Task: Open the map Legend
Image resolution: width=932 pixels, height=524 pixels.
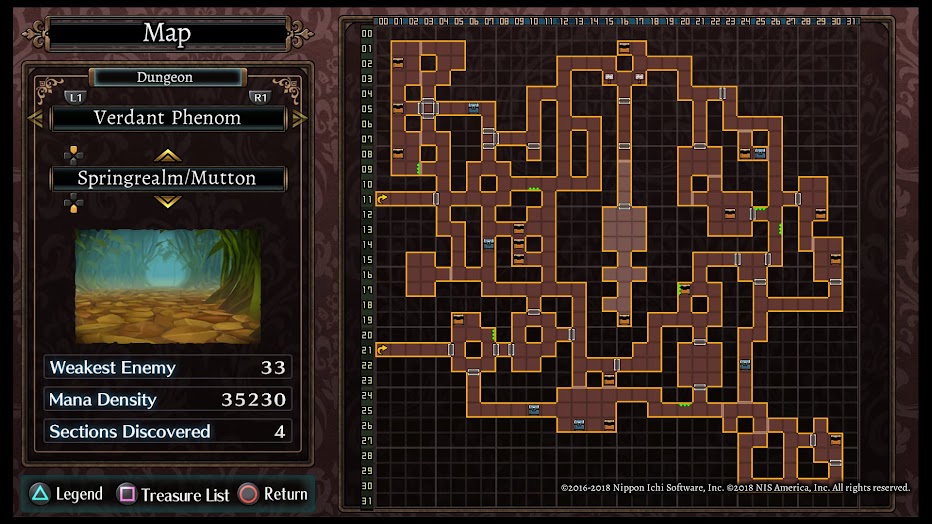Action: [66, 494]
